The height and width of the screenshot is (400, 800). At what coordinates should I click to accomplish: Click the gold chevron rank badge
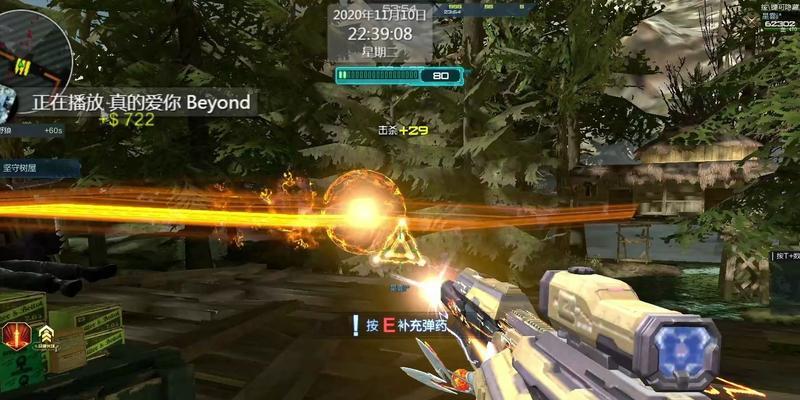(x=46, y=335)
